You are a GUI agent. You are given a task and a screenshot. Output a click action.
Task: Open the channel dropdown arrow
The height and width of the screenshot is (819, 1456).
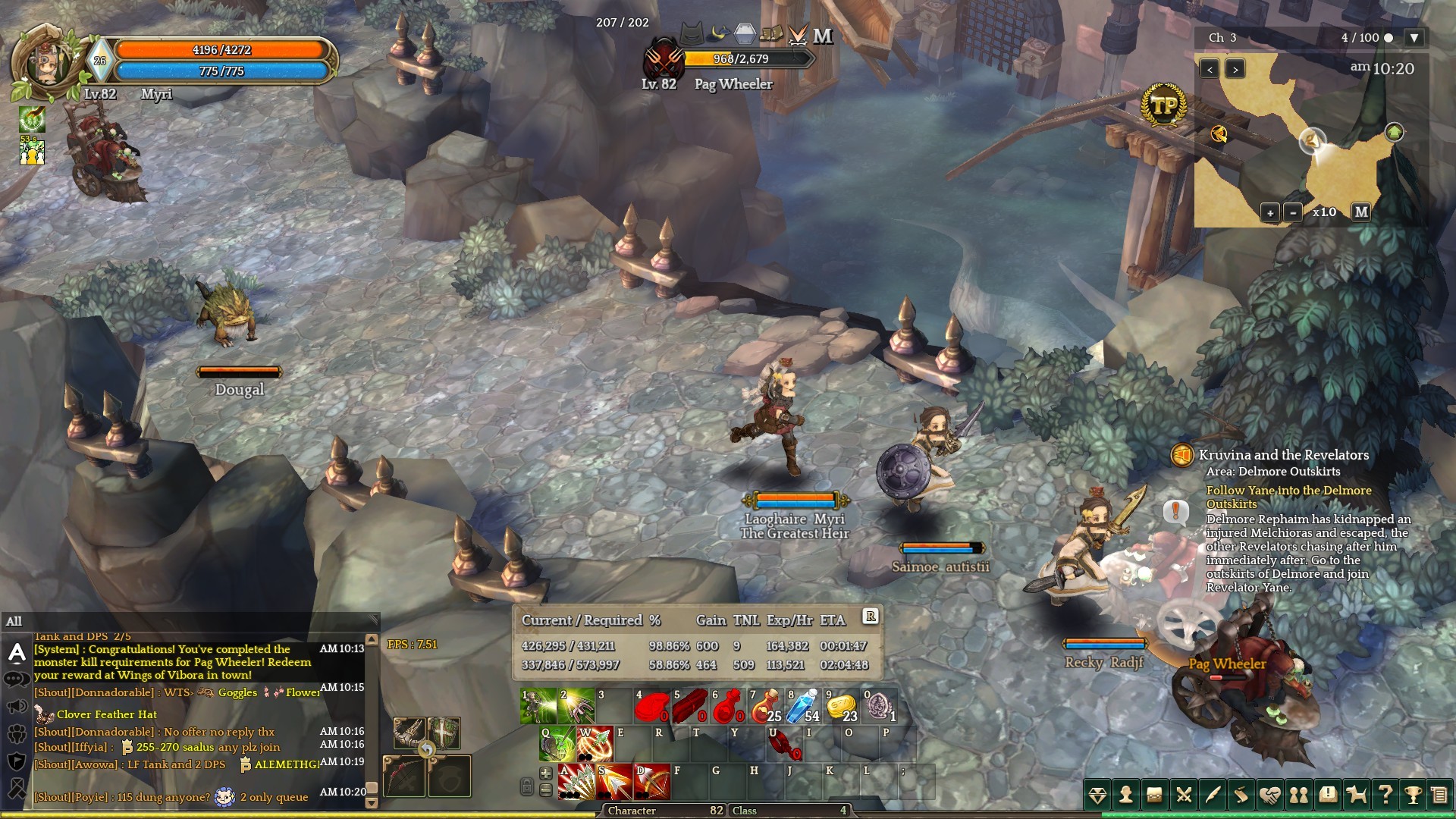1413,38
